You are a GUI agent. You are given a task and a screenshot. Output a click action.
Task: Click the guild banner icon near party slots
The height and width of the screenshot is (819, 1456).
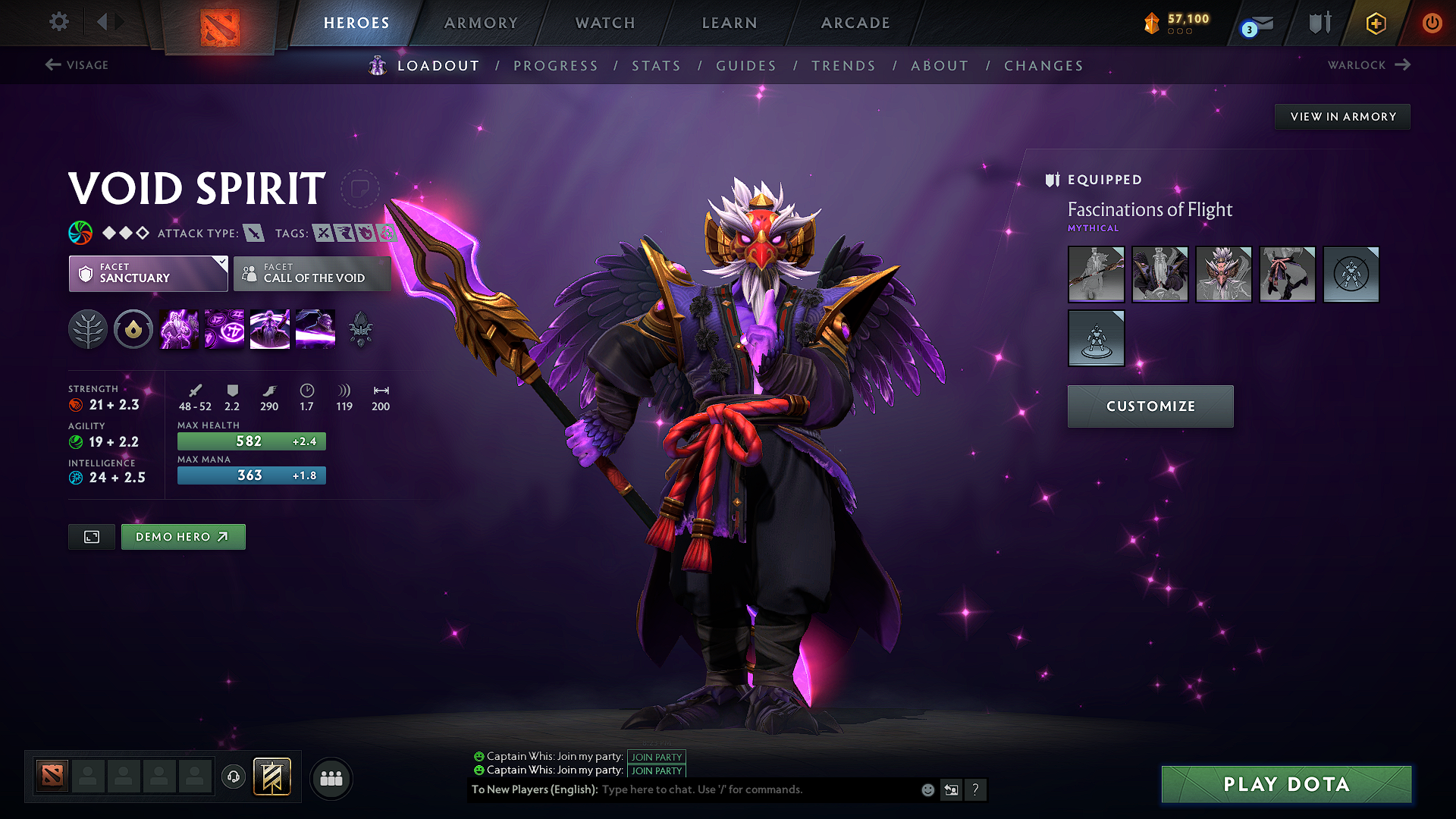click(273, 777)
